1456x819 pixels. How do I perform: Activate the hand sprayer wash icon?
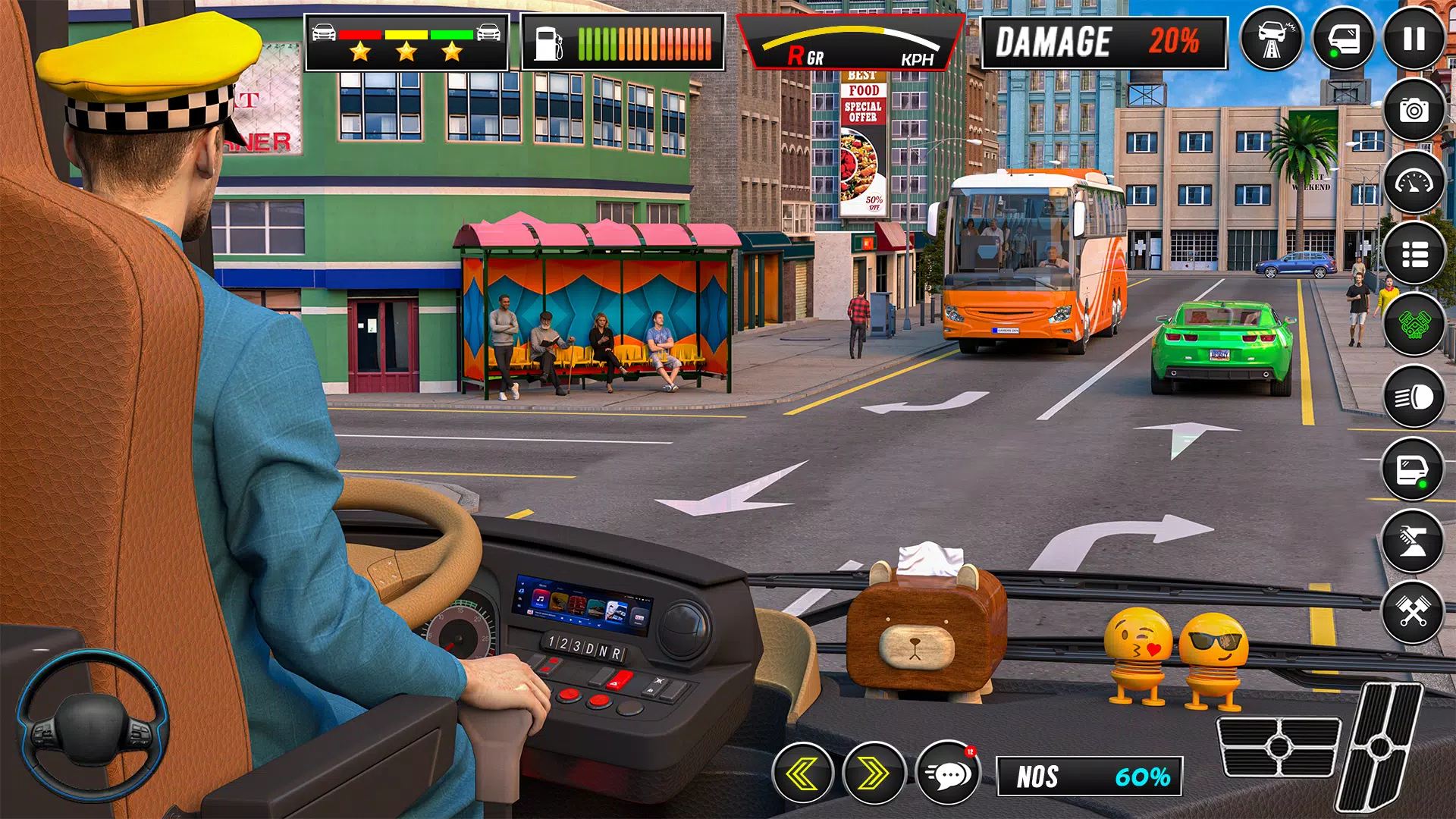pos(1412,541)
